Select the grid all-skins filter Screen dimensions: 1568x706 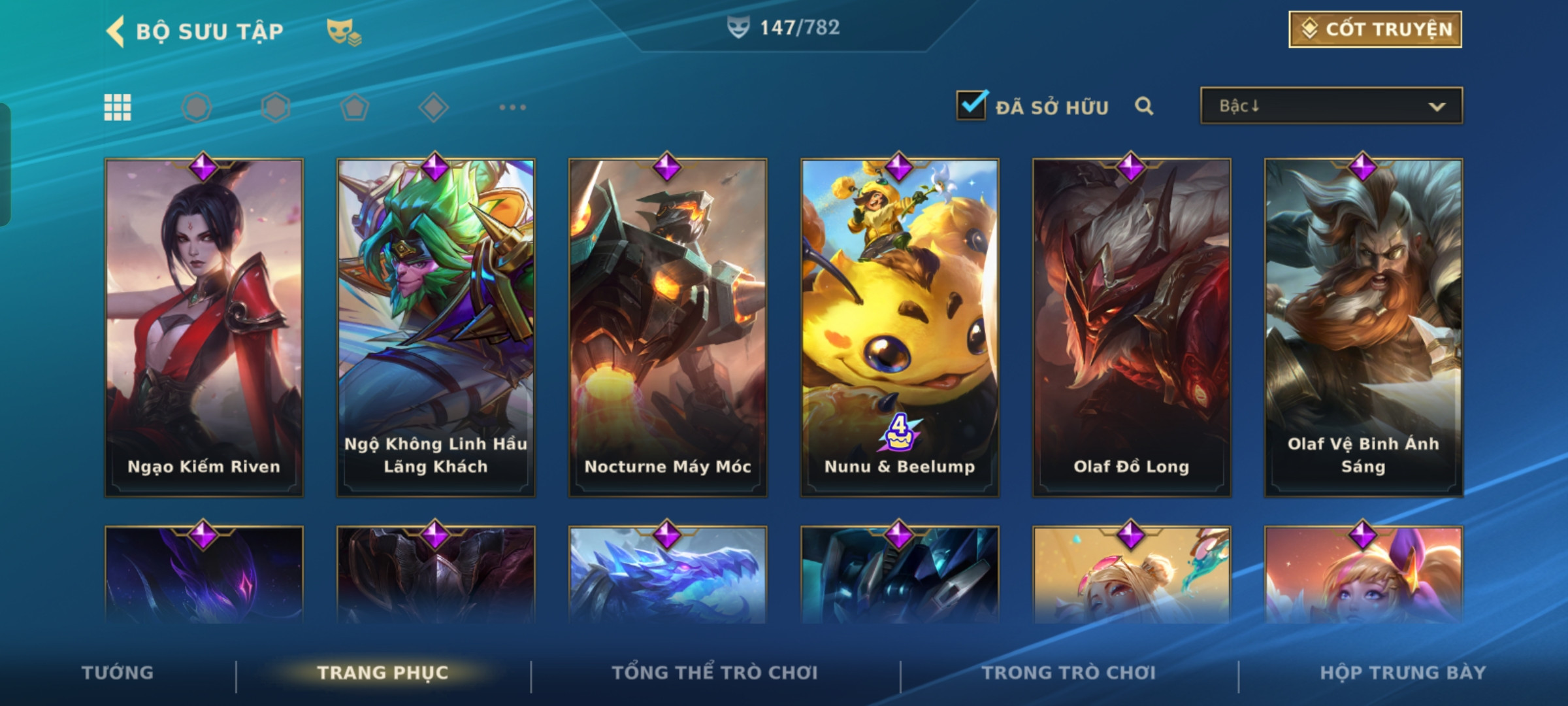coord(118,107)
